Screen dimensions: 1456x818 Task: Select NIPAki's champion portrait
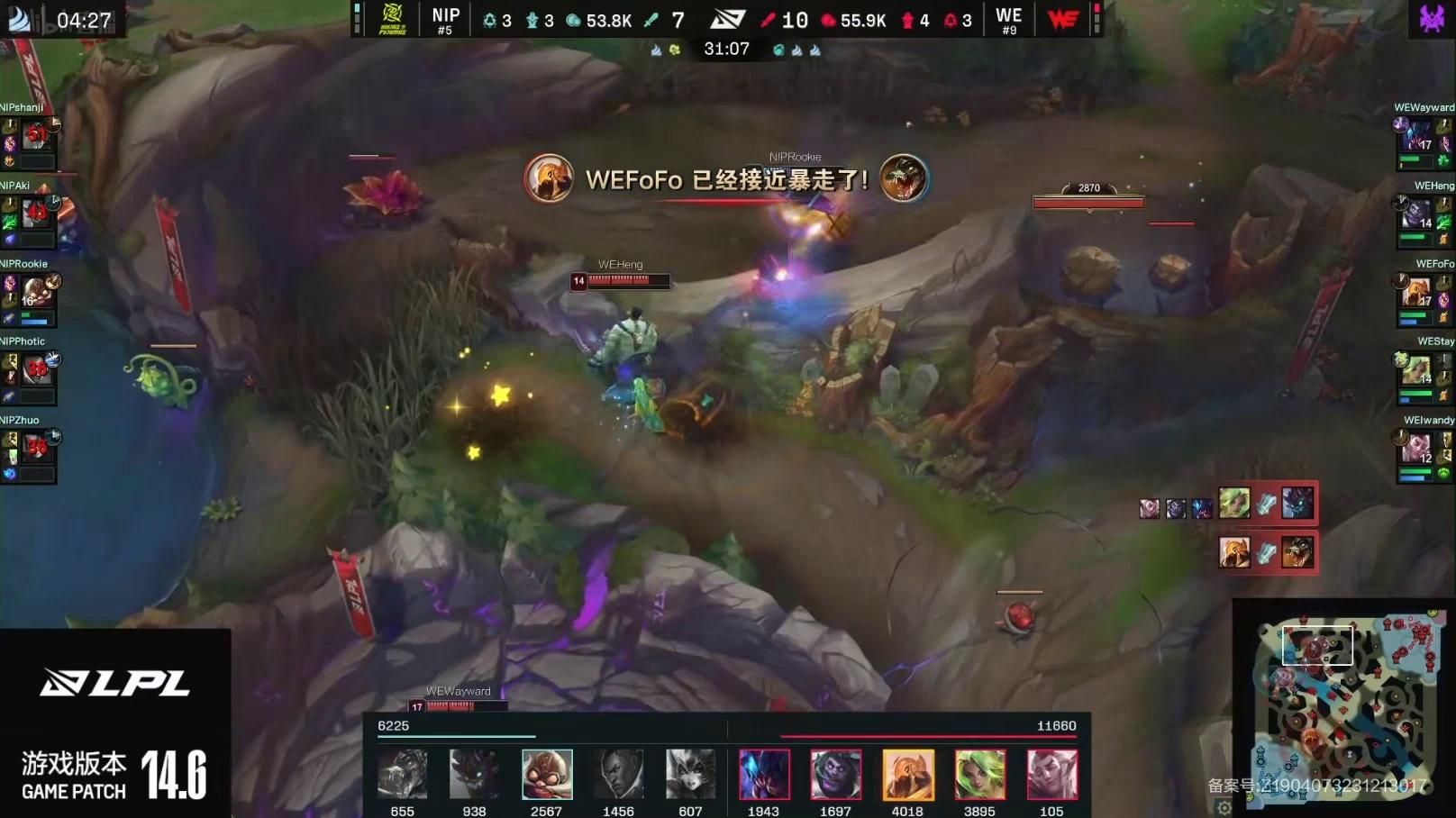[36, 214]
